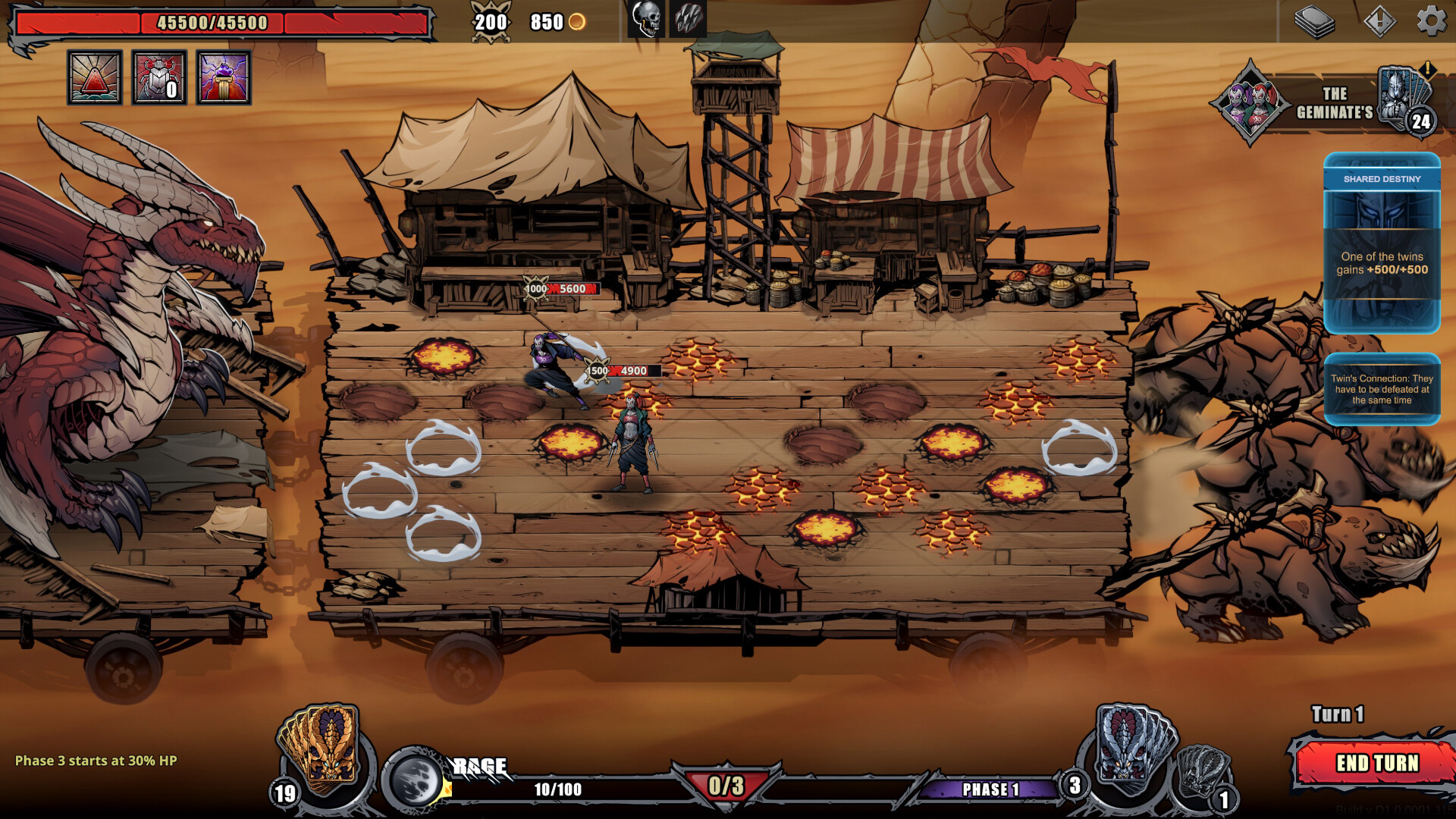This screenshot has width=1456, height=819.
Task: Click the sword emblem icon next to settings
Action: tap(1382, 20)
